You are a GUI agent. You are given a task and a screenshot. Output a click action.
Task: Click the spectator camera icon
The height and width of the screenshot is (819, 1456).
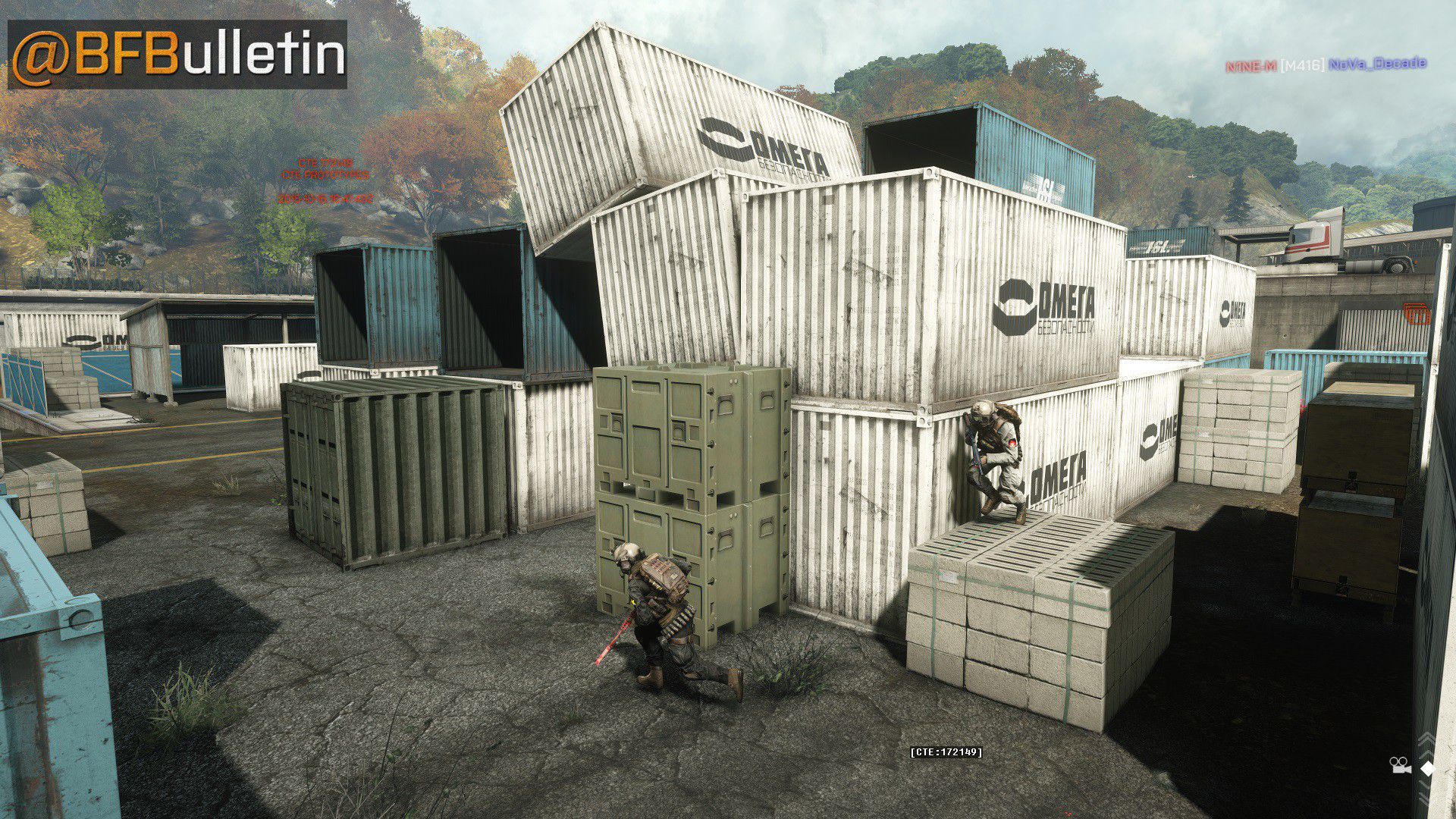(1399, 766)
